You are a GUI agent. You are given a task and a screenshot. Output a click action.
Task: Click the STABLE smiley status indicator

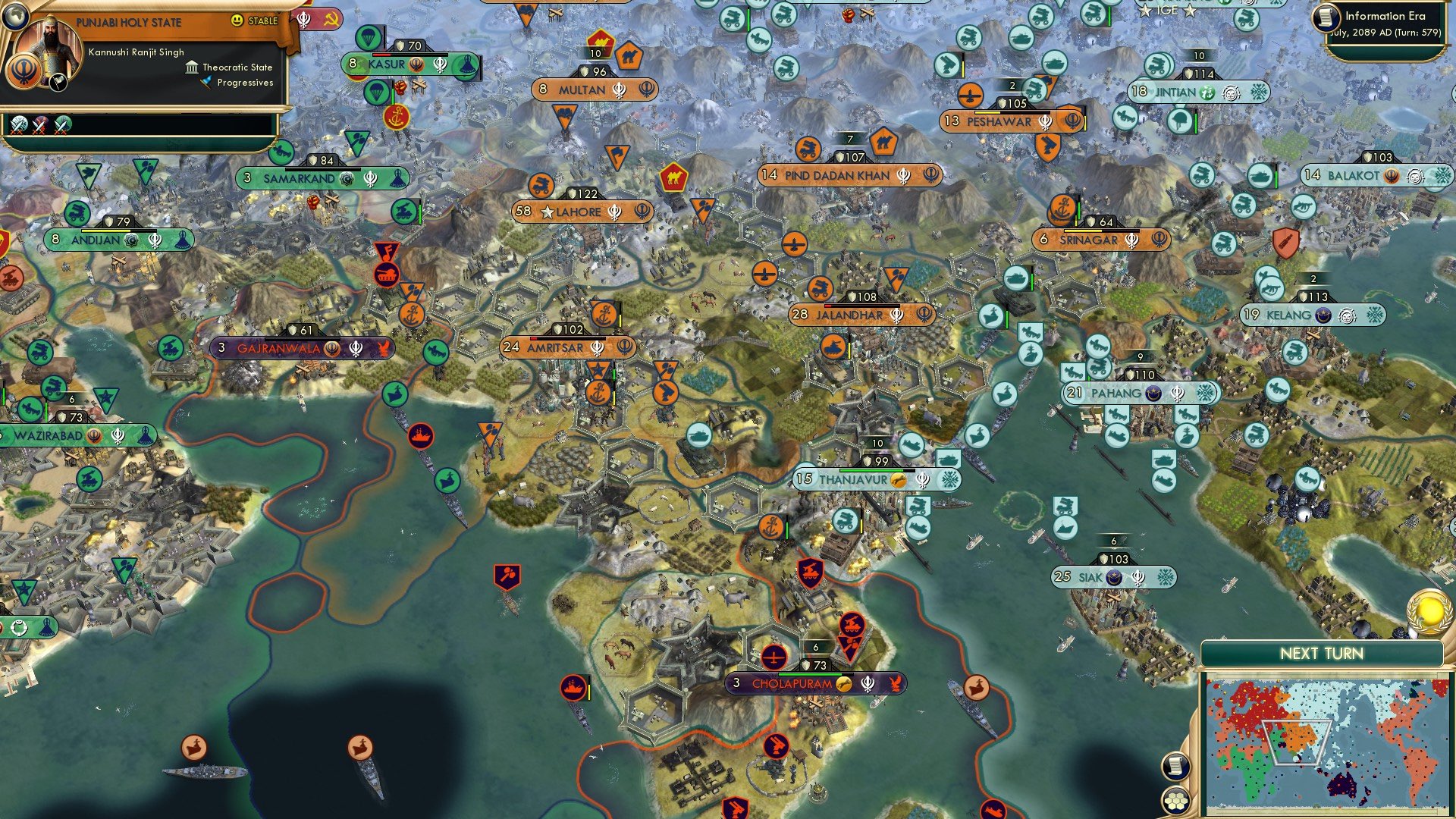[x=237, y=20]
